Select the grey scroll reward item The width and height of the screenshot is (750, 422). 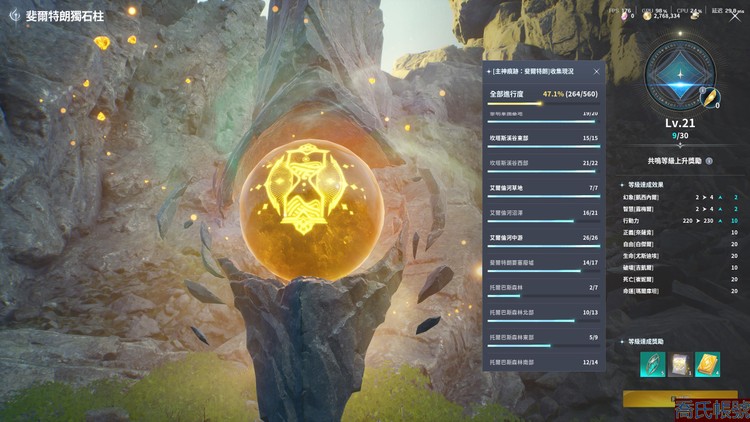click(680, 364)
